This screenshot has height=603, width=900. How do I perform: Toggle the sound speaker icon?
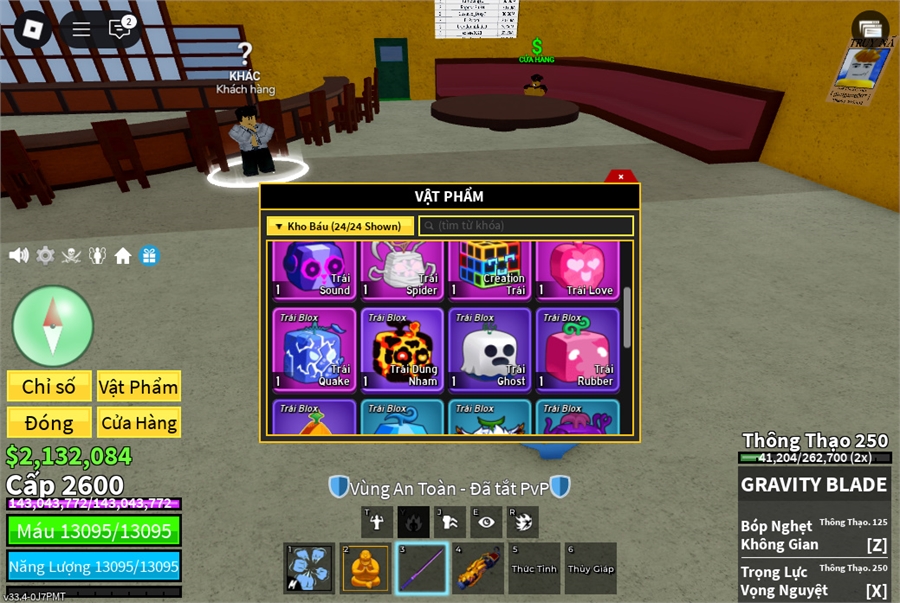[19, 255]
